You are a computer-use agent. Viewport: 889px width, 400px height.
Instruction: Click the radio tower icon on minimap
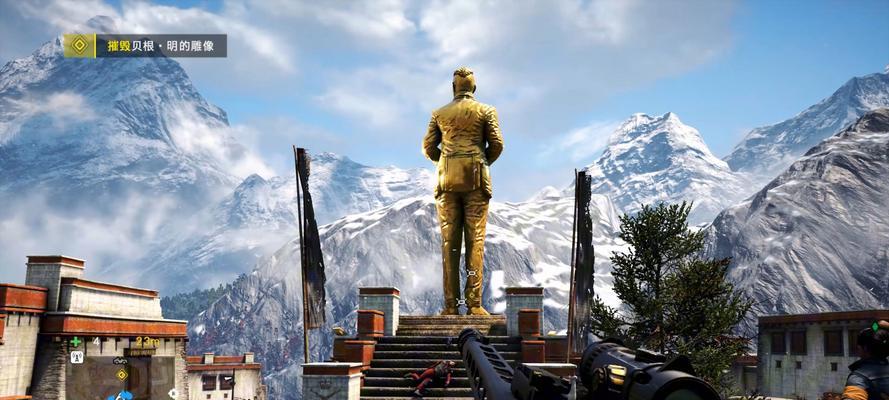click(77, 357)
